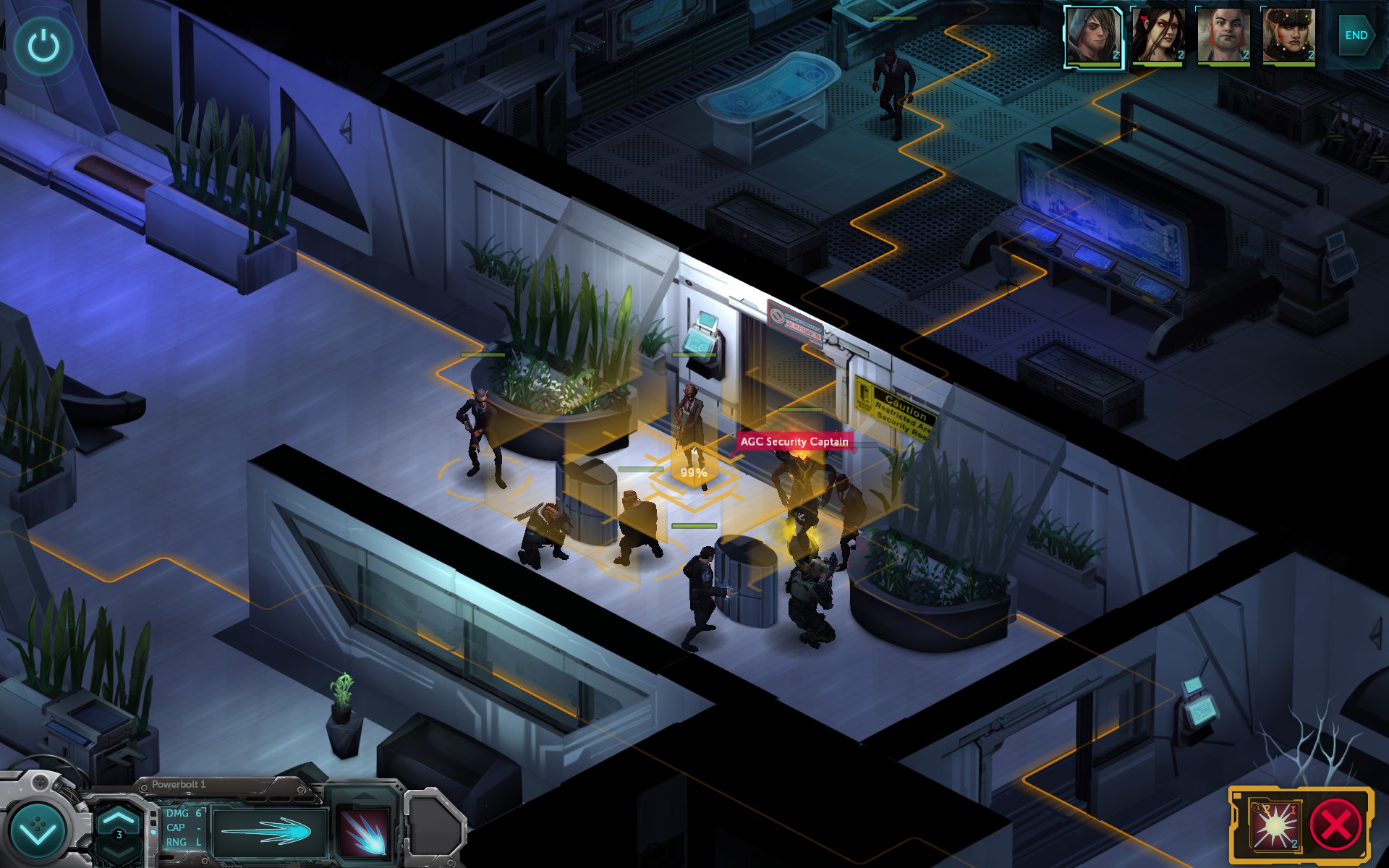The height and width of the screenshot is (868, 1389).
Task: Select the goggled elf's portrait
Action: [x=1288, y=36]
